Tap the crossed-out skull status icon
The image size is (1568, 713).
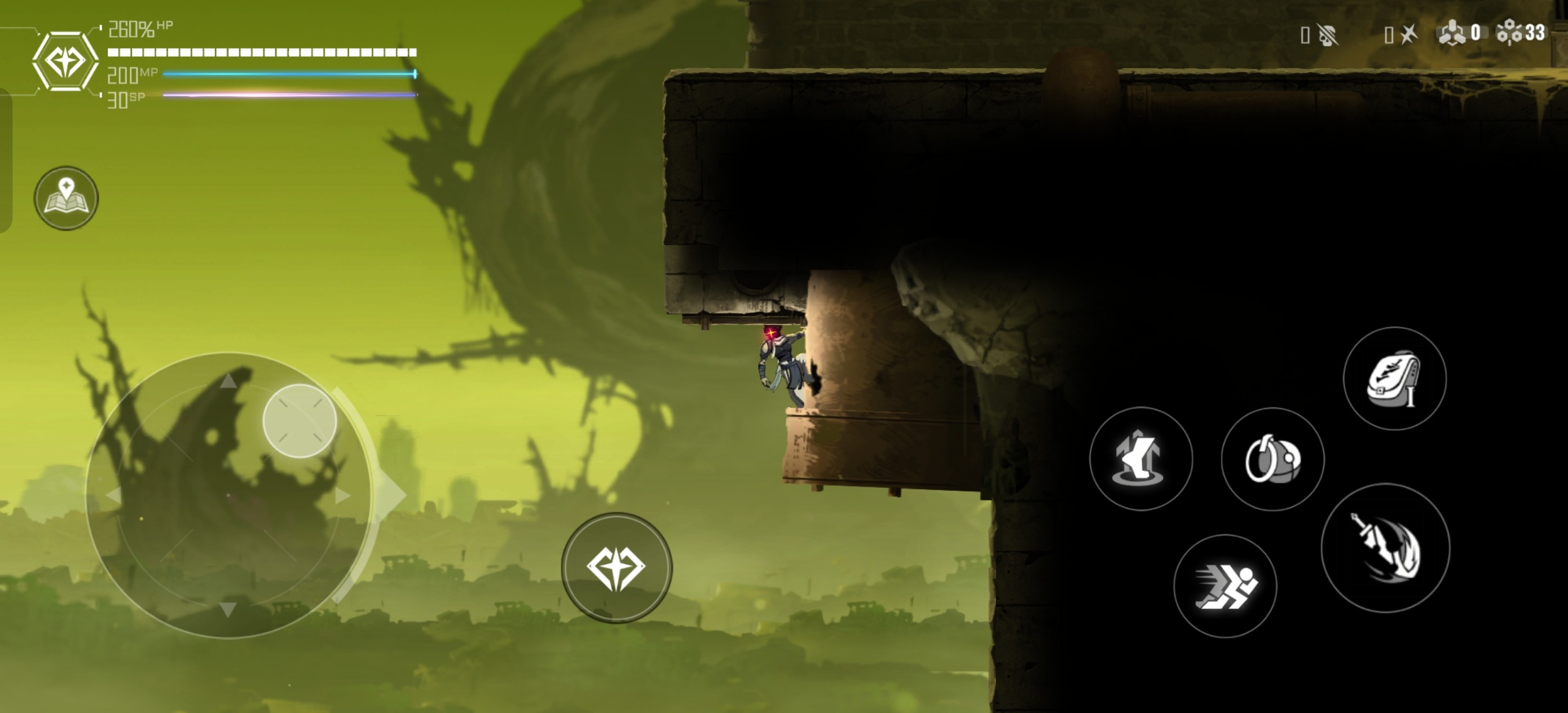tap(1327, 34)
